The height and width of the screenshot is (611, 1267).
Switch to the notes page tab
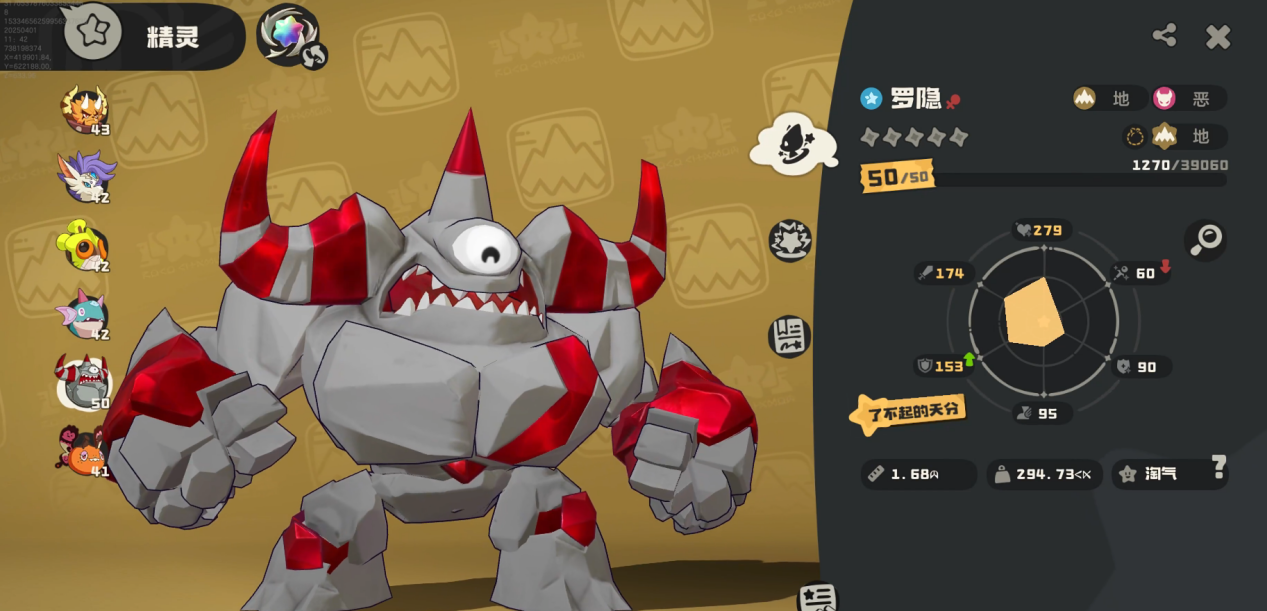[x=789, y=336]
